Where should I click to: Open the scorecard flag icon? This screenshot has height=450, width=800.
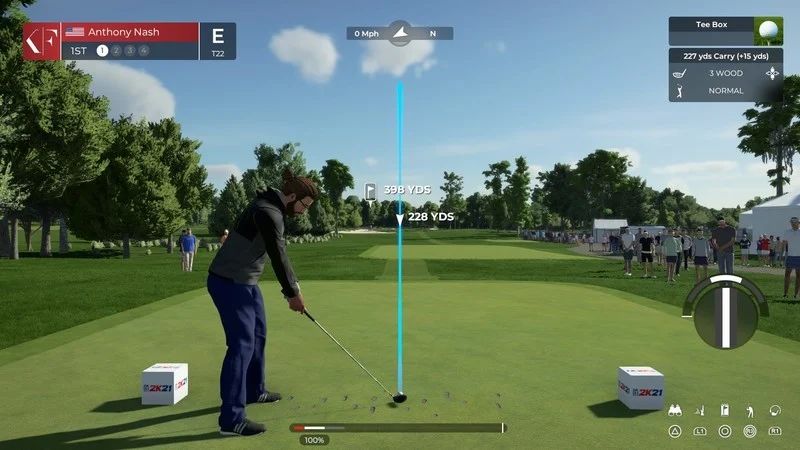click(x=725, y=411)
